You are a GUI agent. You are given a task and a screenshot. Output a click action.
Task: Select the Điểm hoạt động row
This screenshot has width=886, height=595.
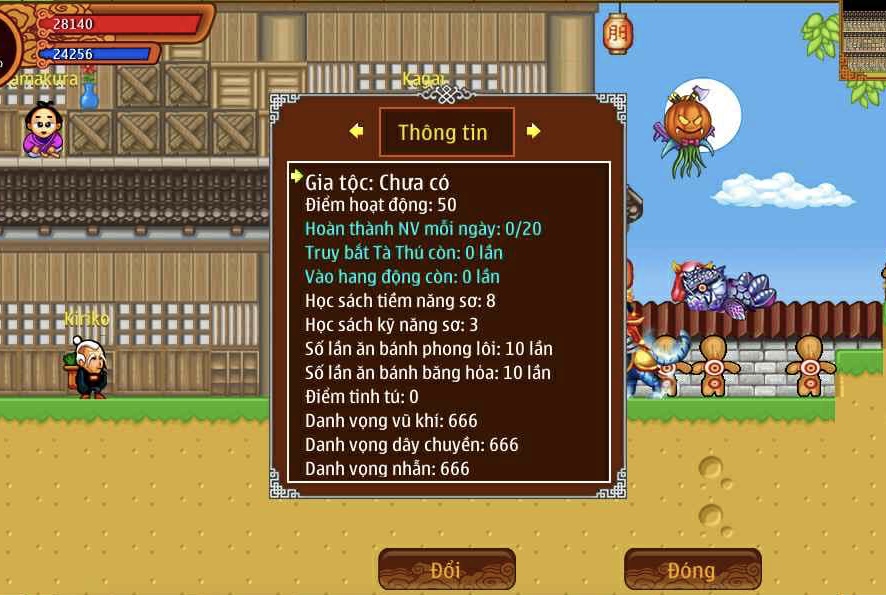pyautogui.click(x=381, y=205)
